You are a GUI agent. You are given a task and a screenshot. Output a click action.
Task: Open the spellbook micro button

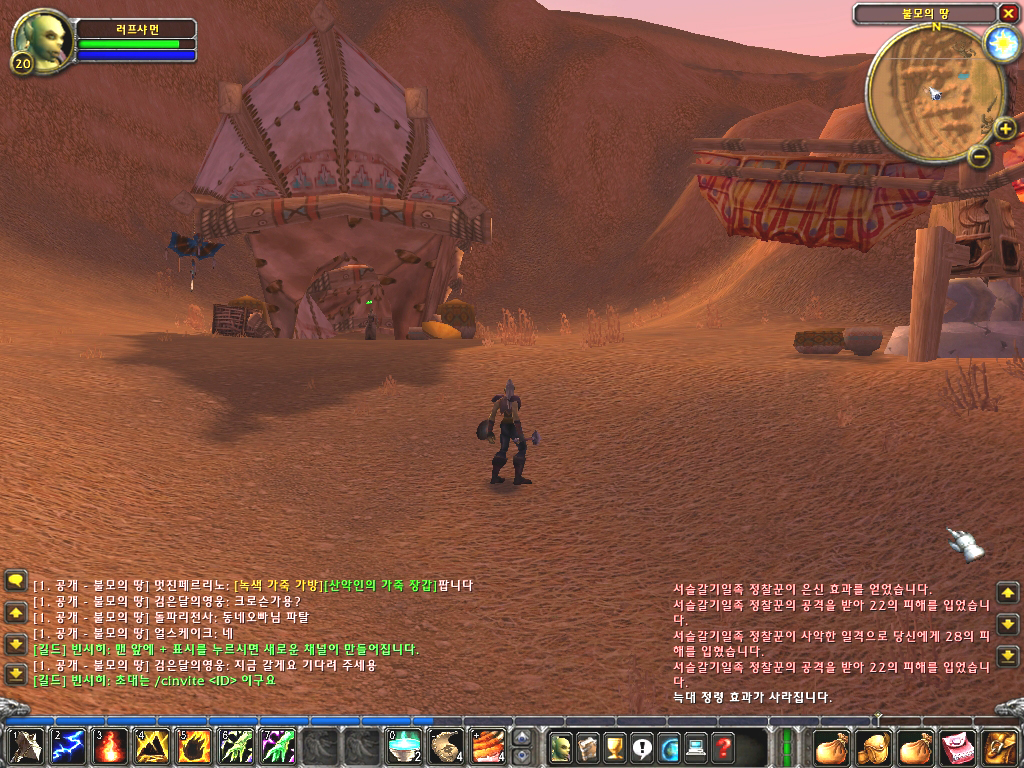pos(588,747)
